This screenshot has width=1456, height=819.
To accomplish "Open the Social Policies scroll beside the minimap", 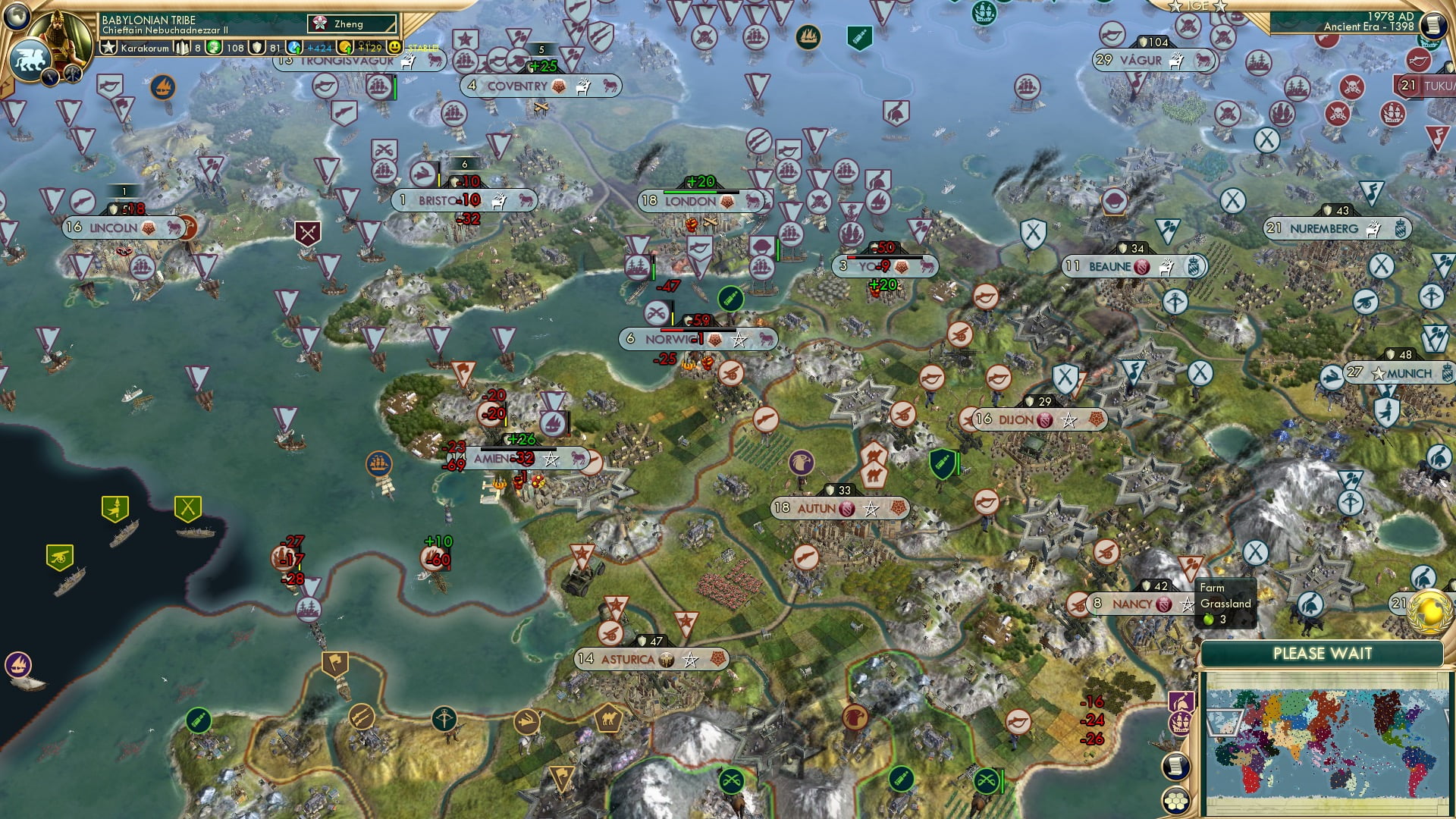I will (1175, 766).
